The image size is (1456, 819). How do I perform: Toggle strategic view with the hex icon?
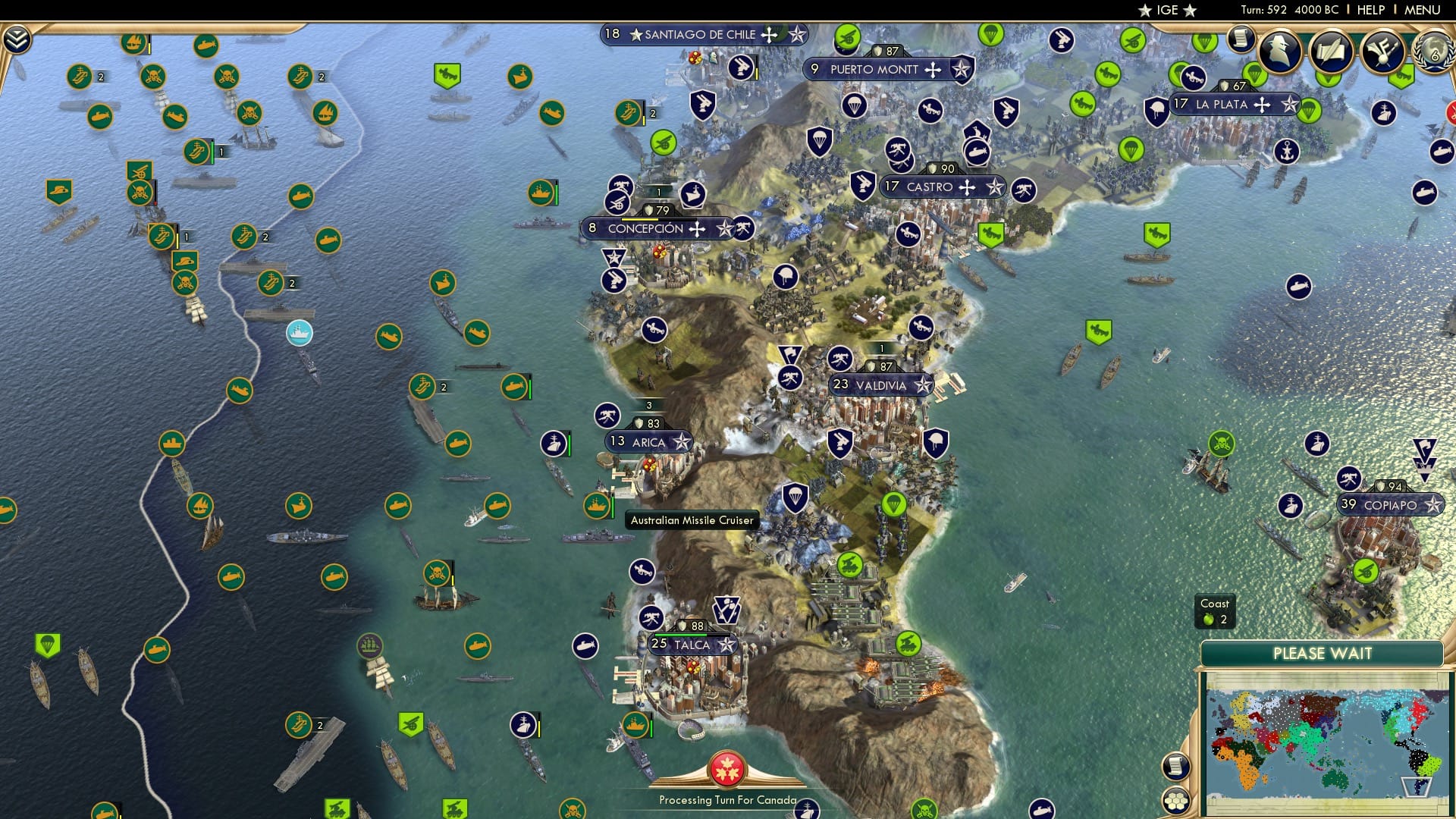1176,801
